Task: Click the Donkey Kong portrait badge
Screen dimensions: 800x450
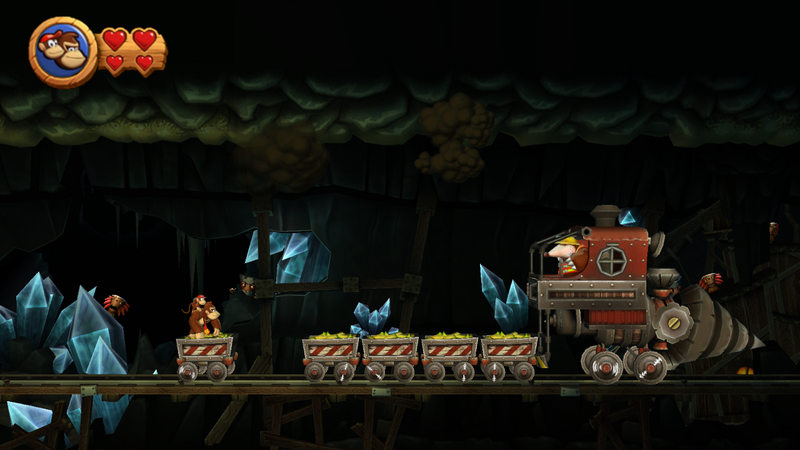Action: (63, 52)
